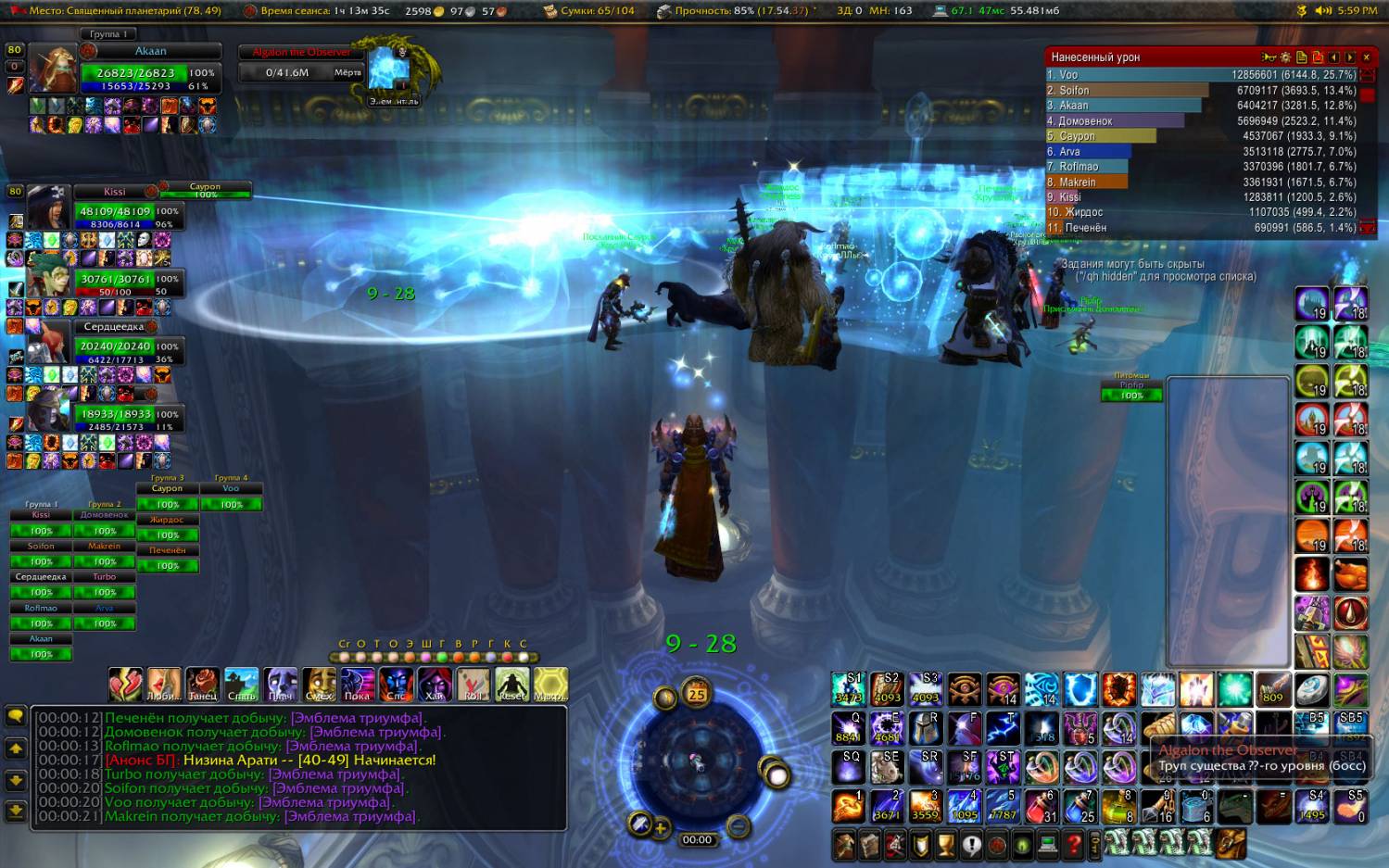The height and width of the screenshot is (868, 1389).
Task: Open the chat speech bubble menu
Action: (16, 716)
